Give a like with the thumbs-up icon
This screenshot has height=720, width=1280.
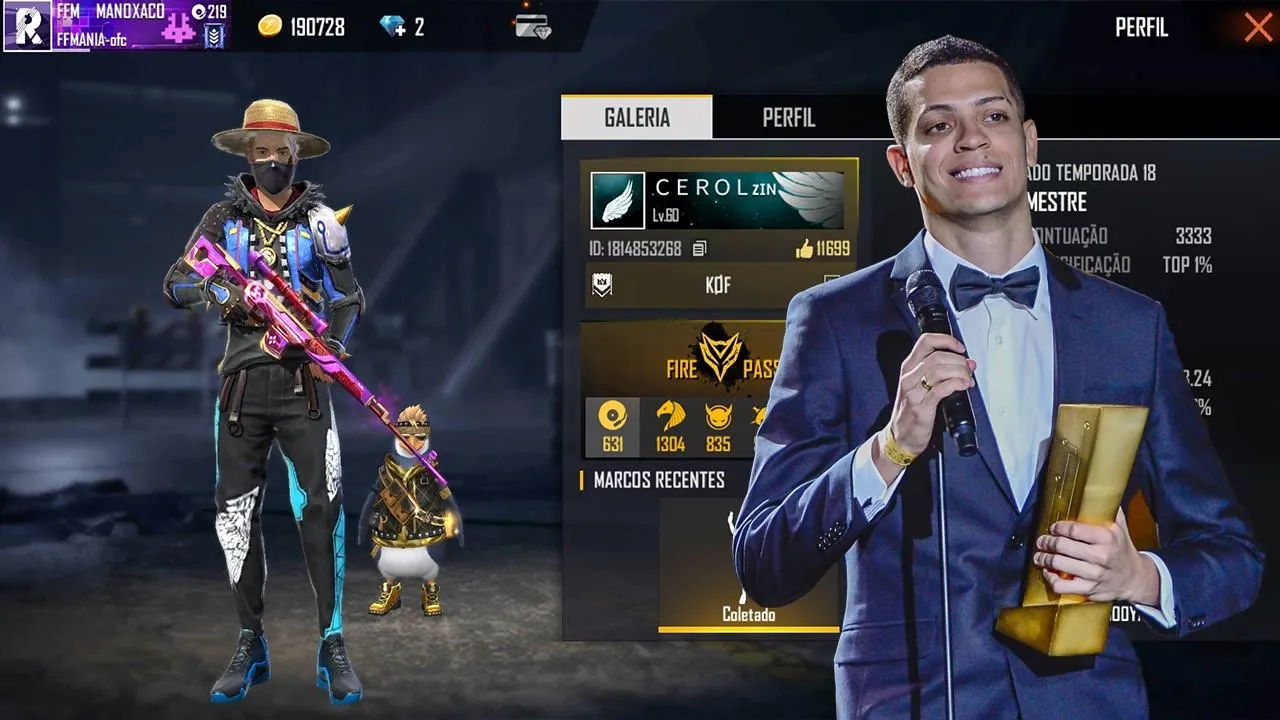[x=805, y=249]
